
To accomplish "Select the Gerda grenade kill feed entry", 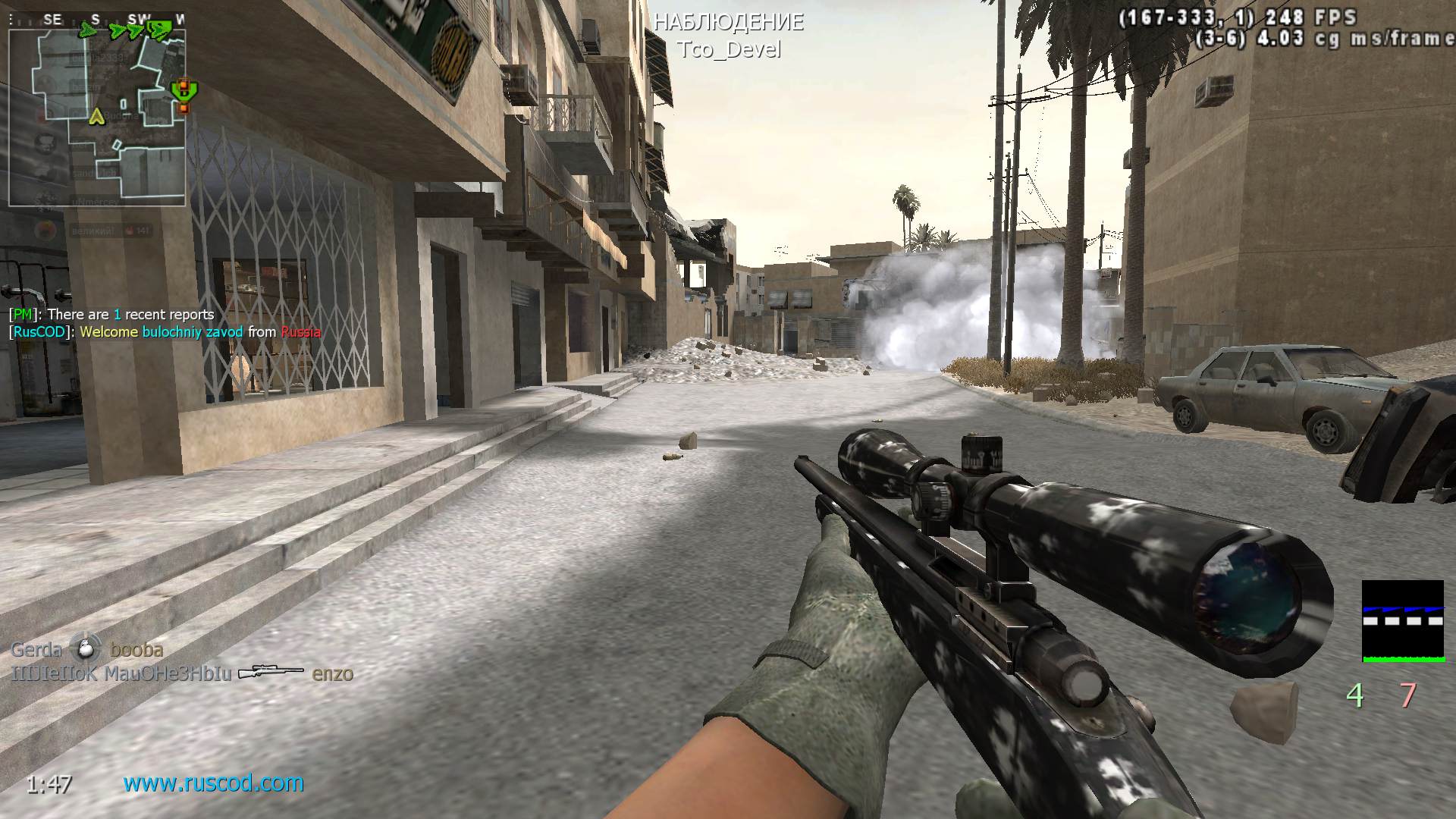I will click(86, 649).
